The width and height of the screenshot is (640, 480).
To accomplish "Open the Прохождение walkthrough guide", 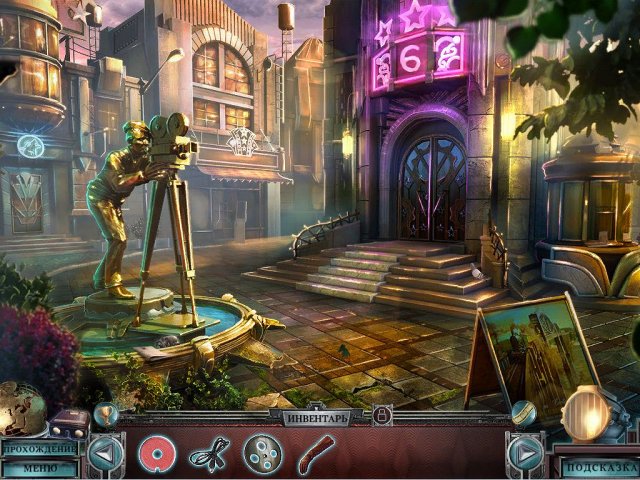I will (38, 448).
